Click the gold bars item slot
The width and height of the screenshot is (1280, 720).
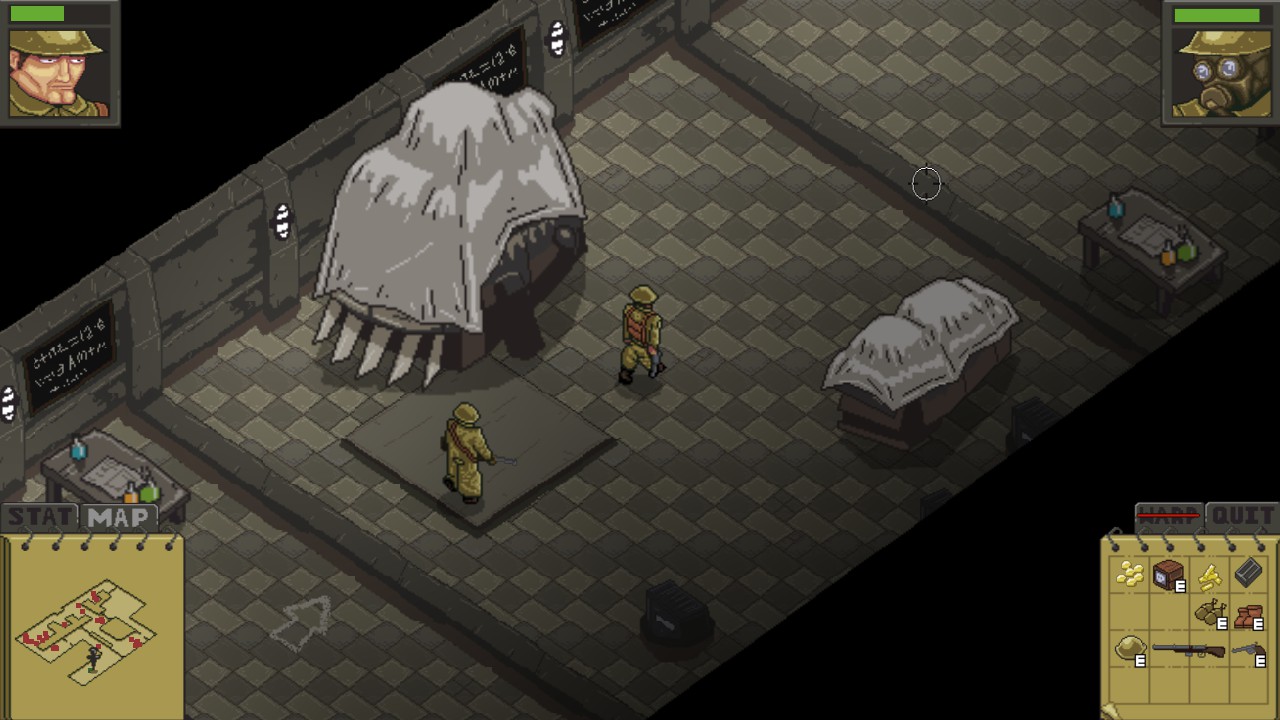1209,575
